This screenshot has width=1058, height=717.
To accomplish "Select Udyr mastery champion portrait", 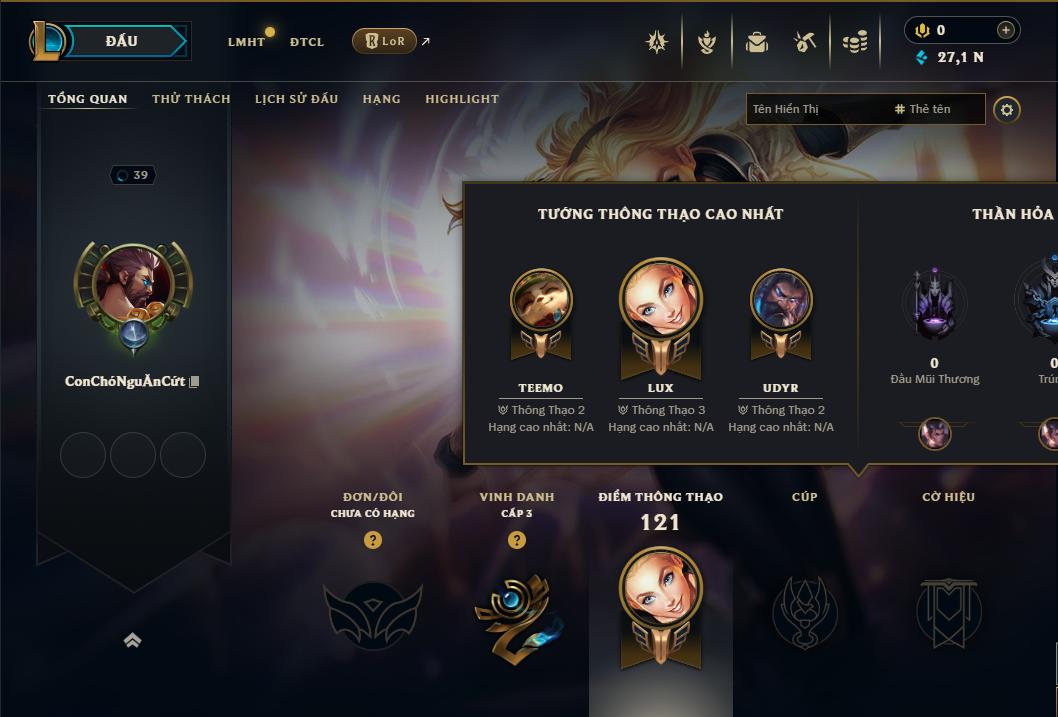I will 781,300.
